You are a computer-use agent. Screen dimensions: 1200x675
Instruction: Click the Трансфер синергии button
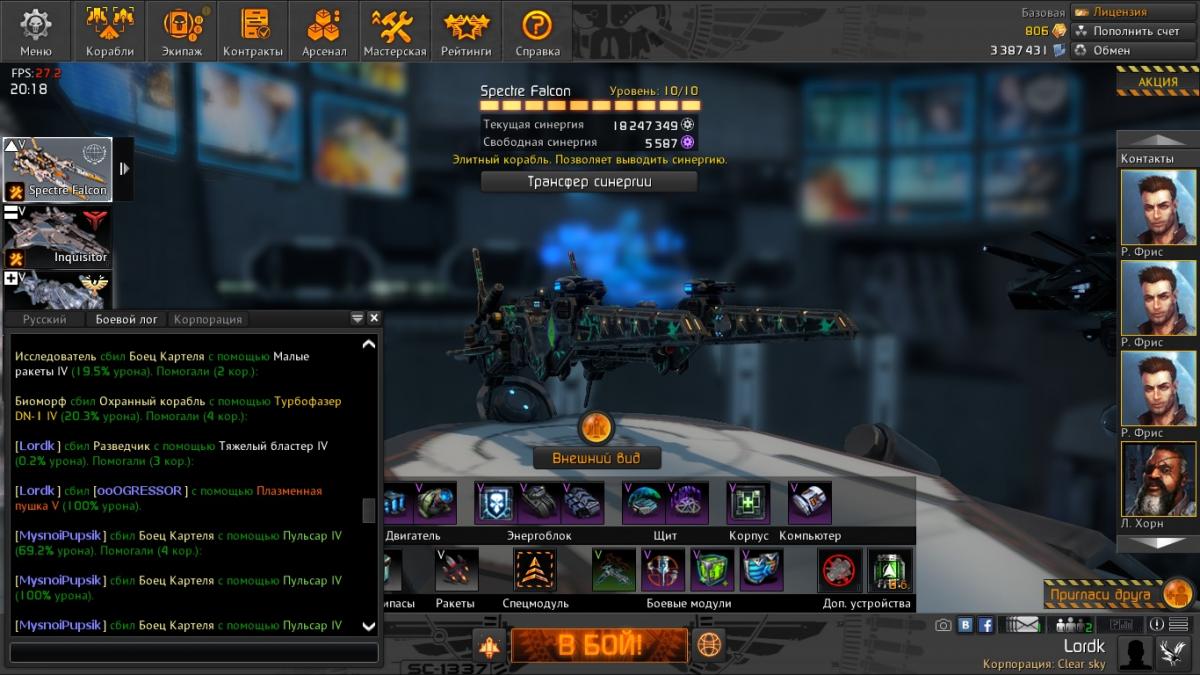coord(589,182)
